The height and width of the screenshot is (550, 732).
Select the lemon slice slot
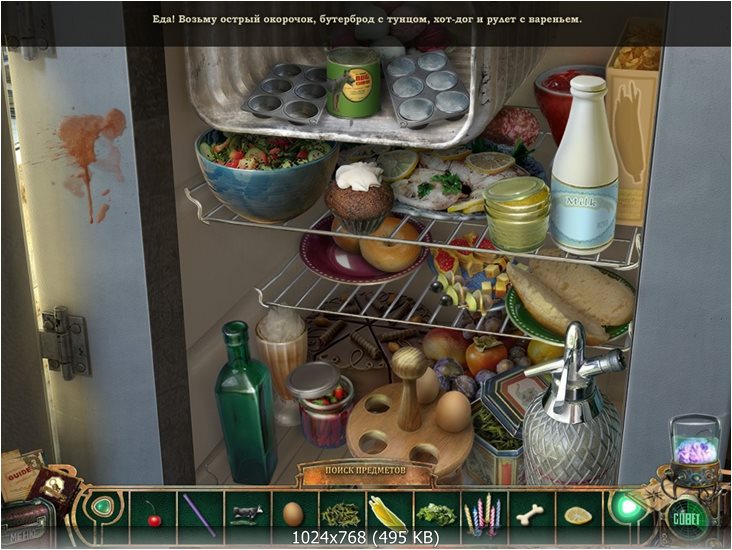(x=577, y=514)
